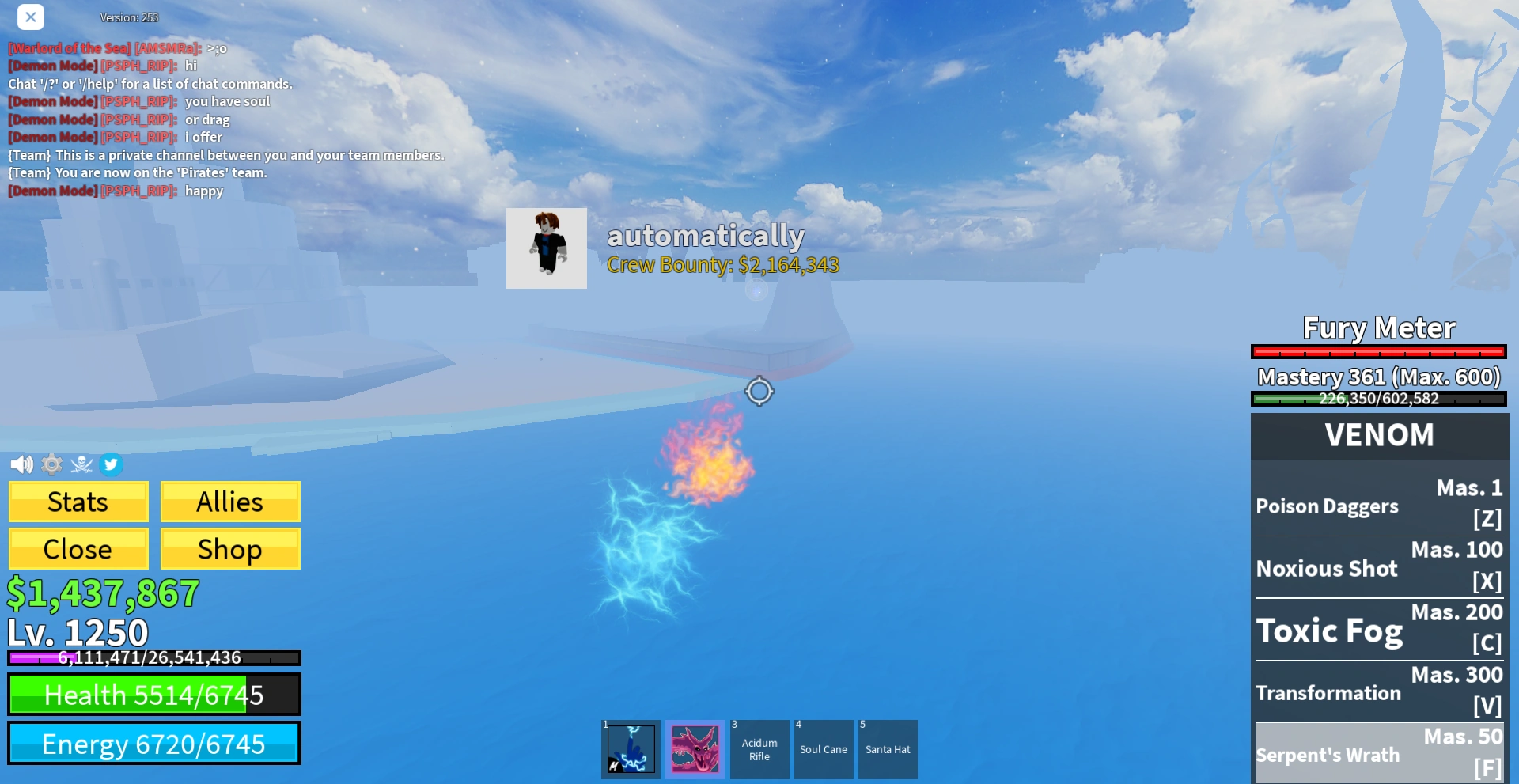Select Noxious Shot in the Venom panel
Viewport: 1519px width, 784px height.
pos(1380,566)
